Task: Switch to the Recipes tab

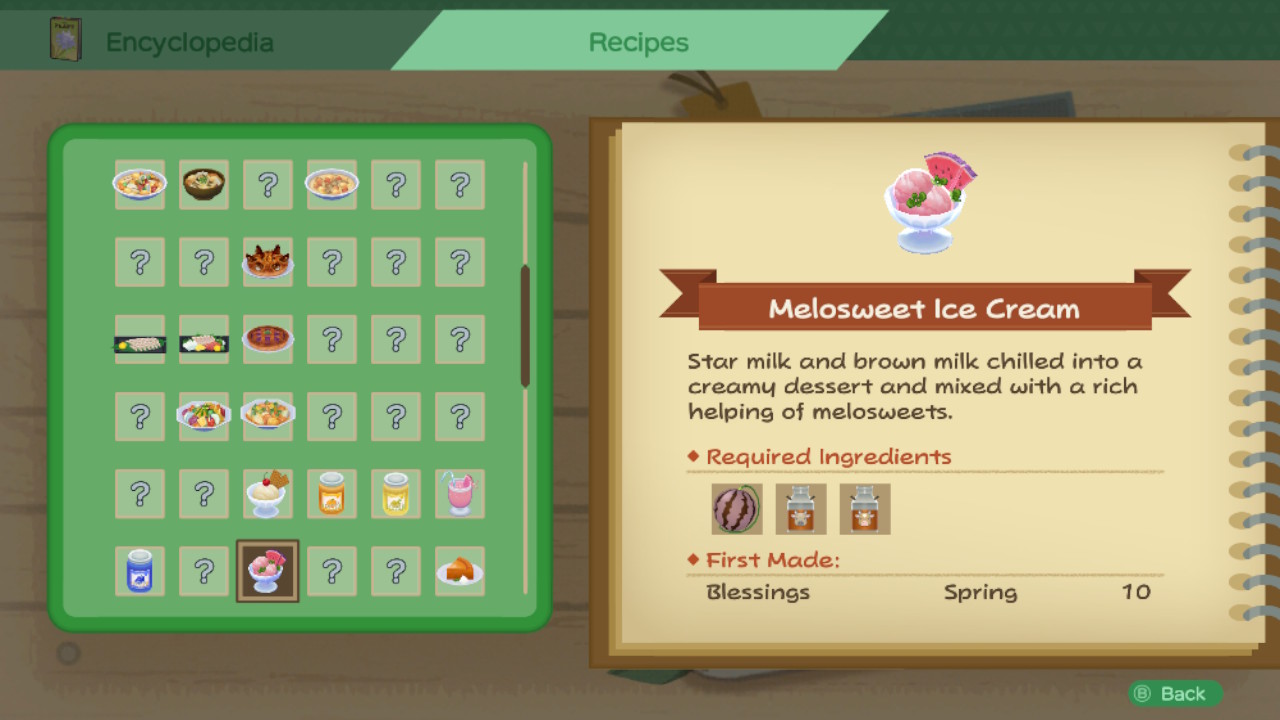Action: tap(638, 42)
